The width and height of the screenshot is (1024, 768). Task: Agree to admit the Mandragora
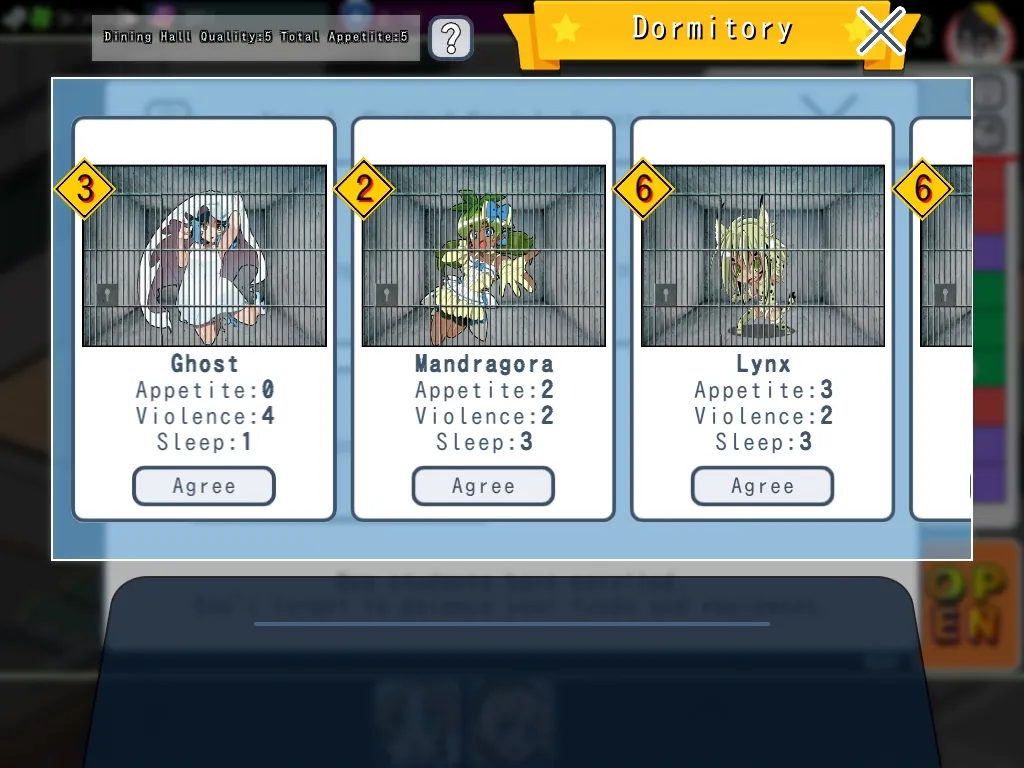click(483, 486)
